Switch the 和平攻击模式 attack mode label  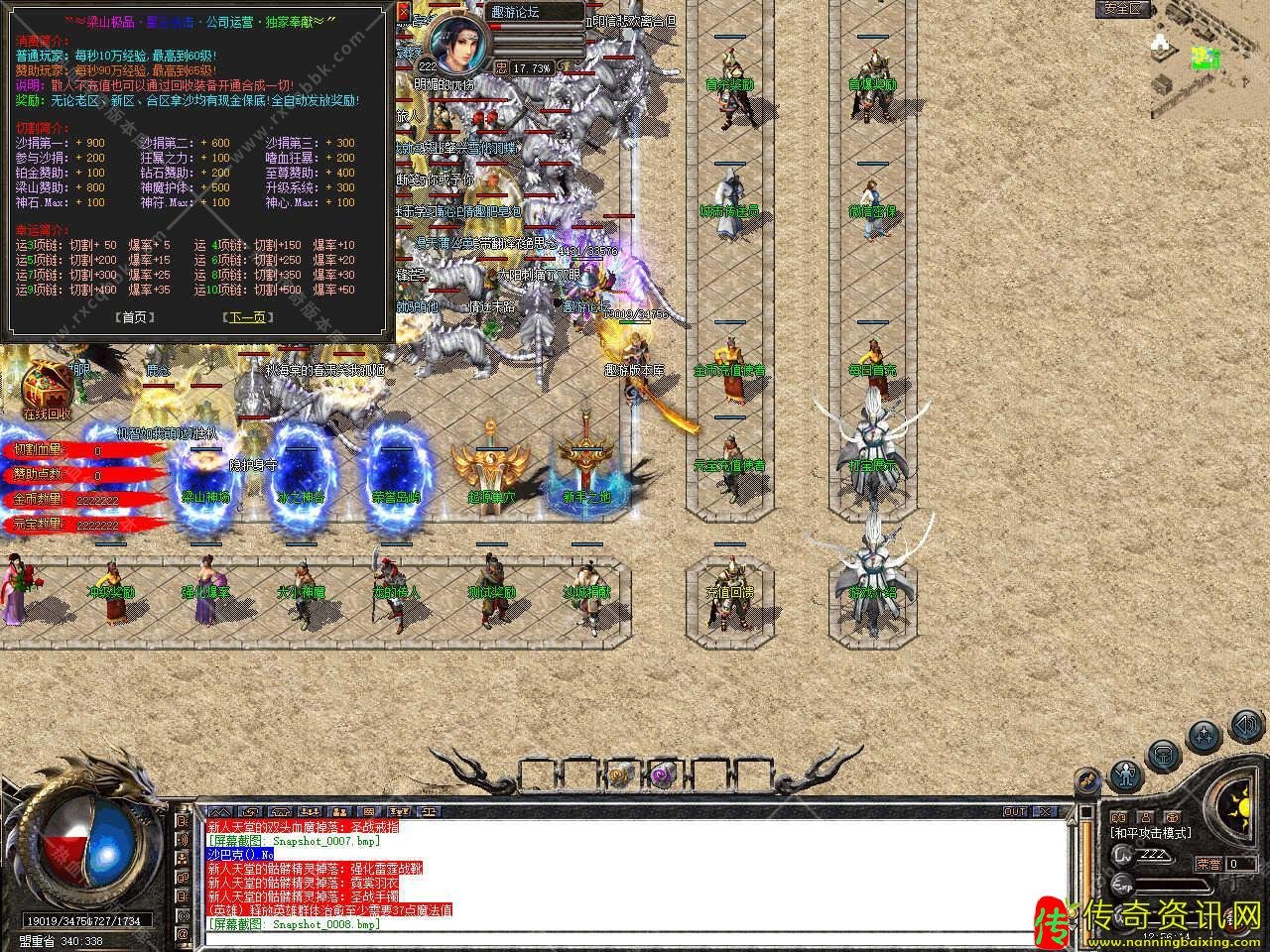point(1151,833)
